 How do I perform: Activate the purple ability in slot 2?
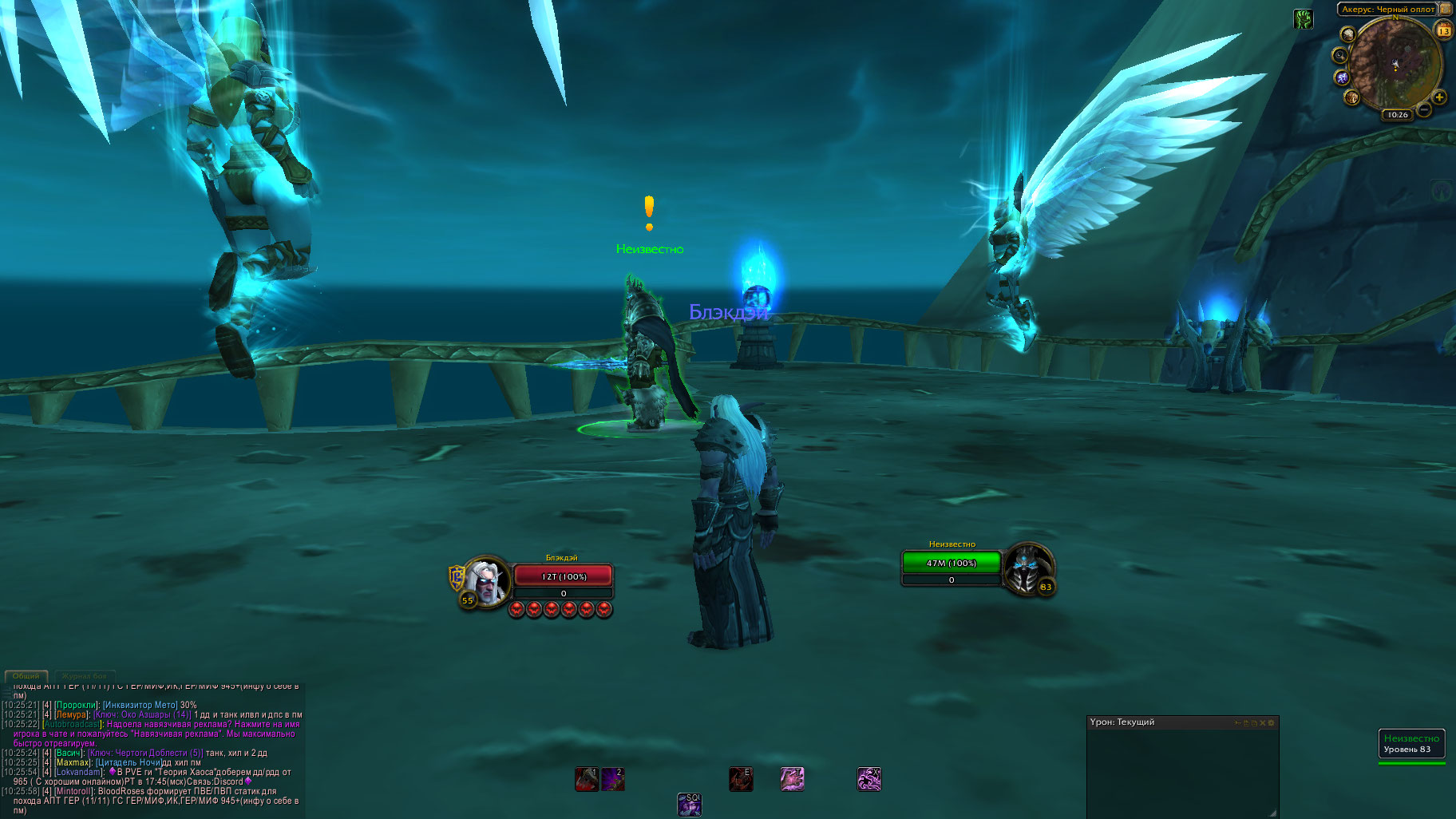(613, 779)
